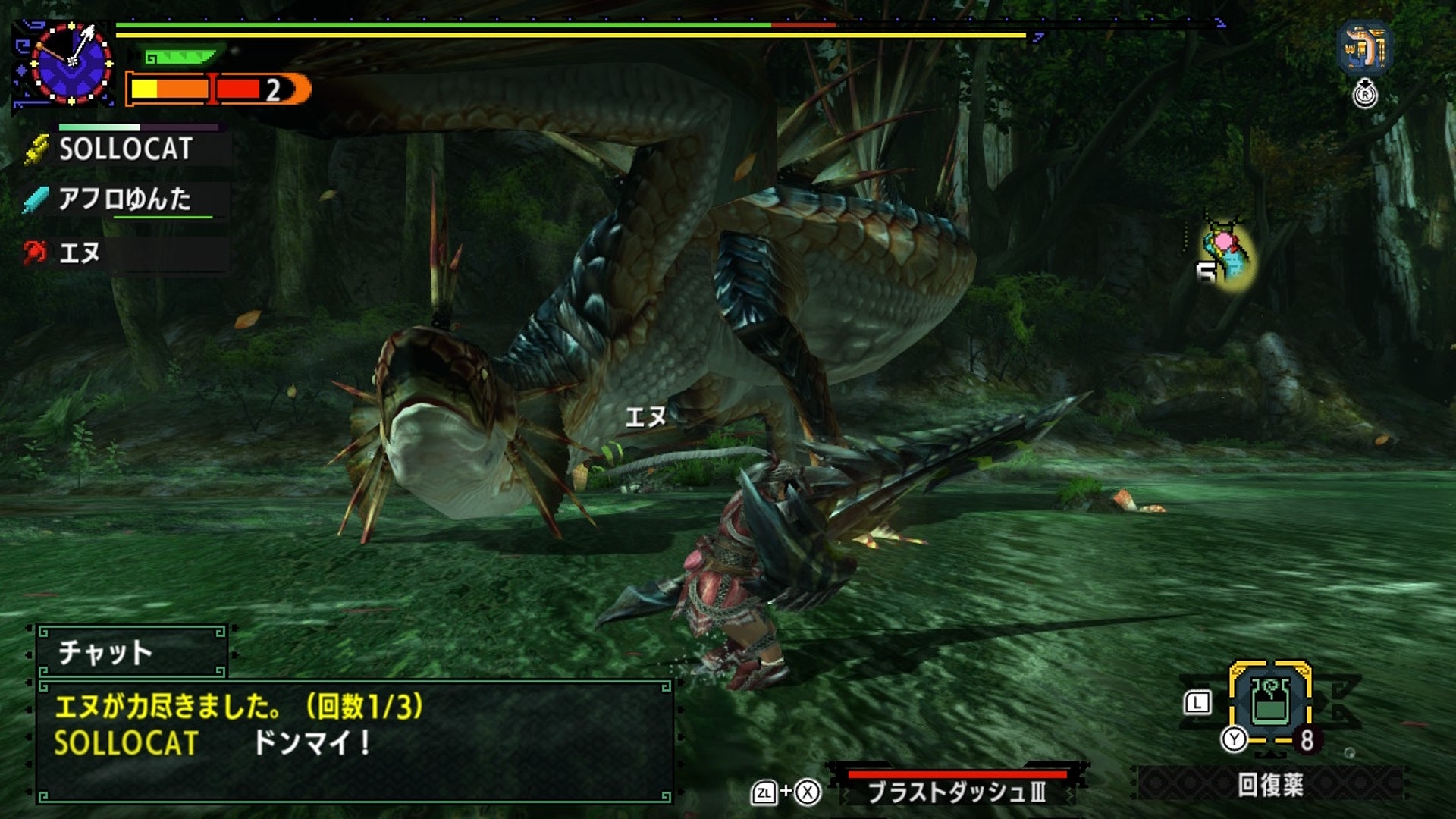Select party member エヌ in the list
Image resolution: width=1456 pixels, height=819 pixels.
point(80,253)
